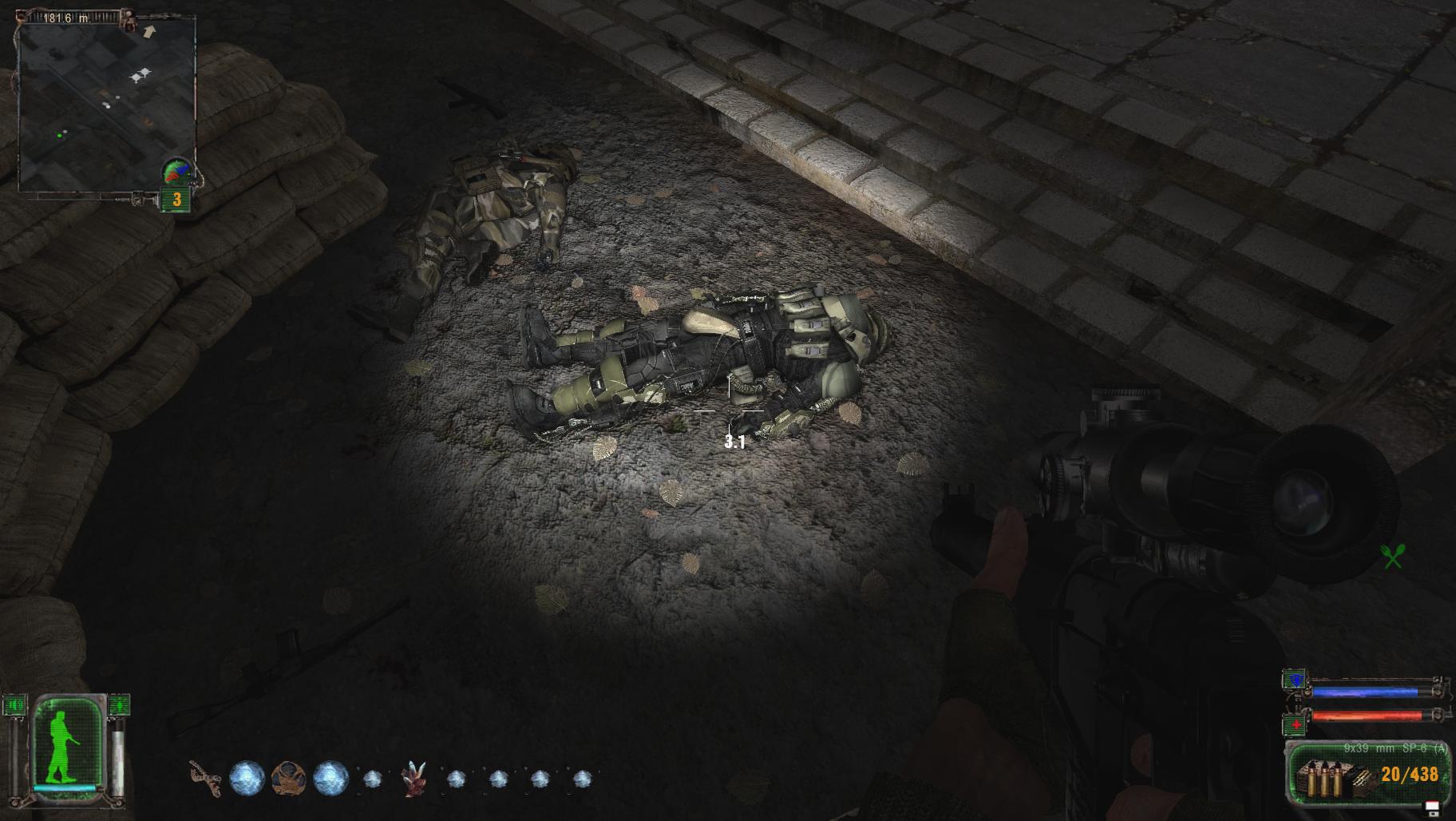This screenshot has height=821, width=1456.
Task: Click the minimap in the corner
Action: (x=106, y=104)
